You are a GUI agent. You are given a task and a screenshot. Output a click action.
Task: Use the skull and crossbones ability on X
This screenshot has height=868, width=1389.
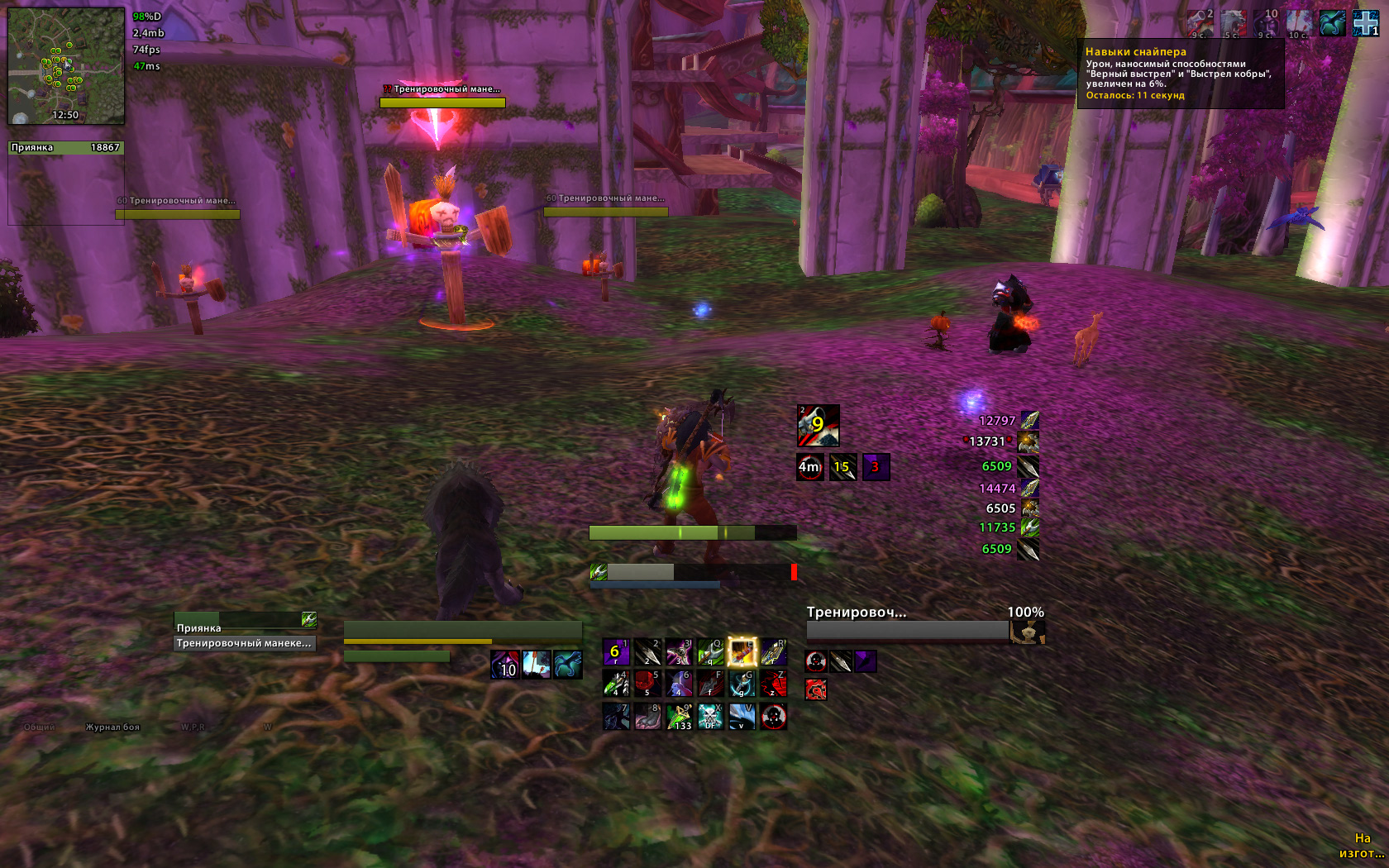[710, 716]
